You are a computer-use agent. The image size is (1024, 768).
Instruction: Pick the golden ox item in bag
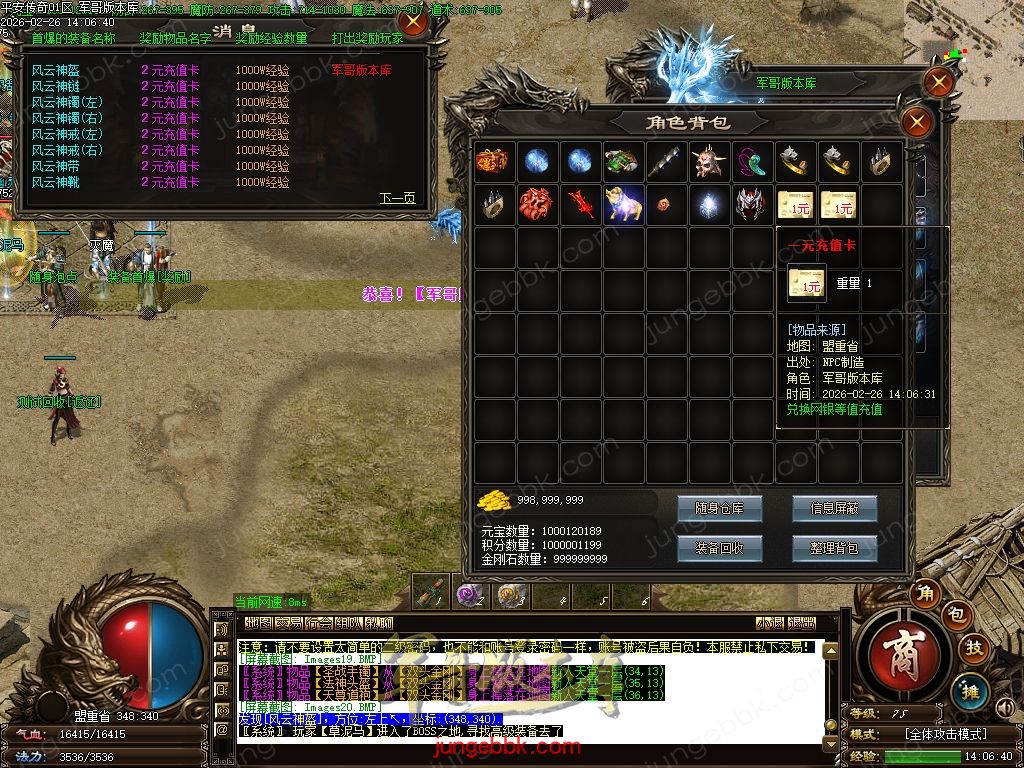[622, 204]
